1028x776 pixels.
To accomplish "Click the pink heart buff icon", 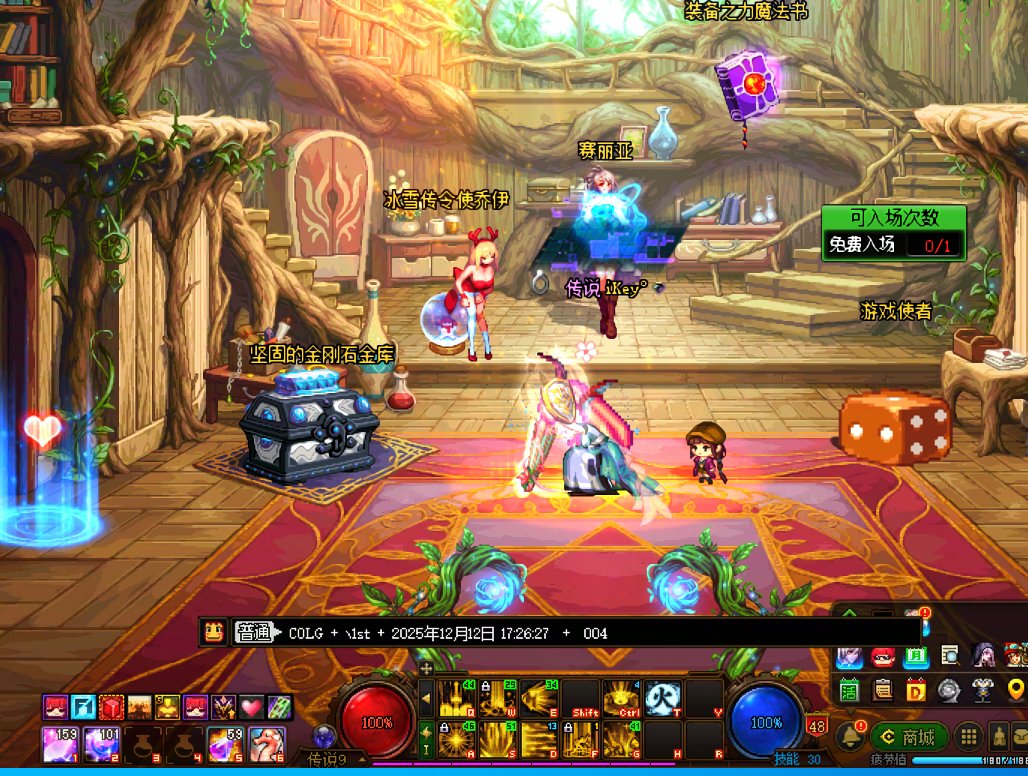I will pyautogui.click(x=251, y=707).
